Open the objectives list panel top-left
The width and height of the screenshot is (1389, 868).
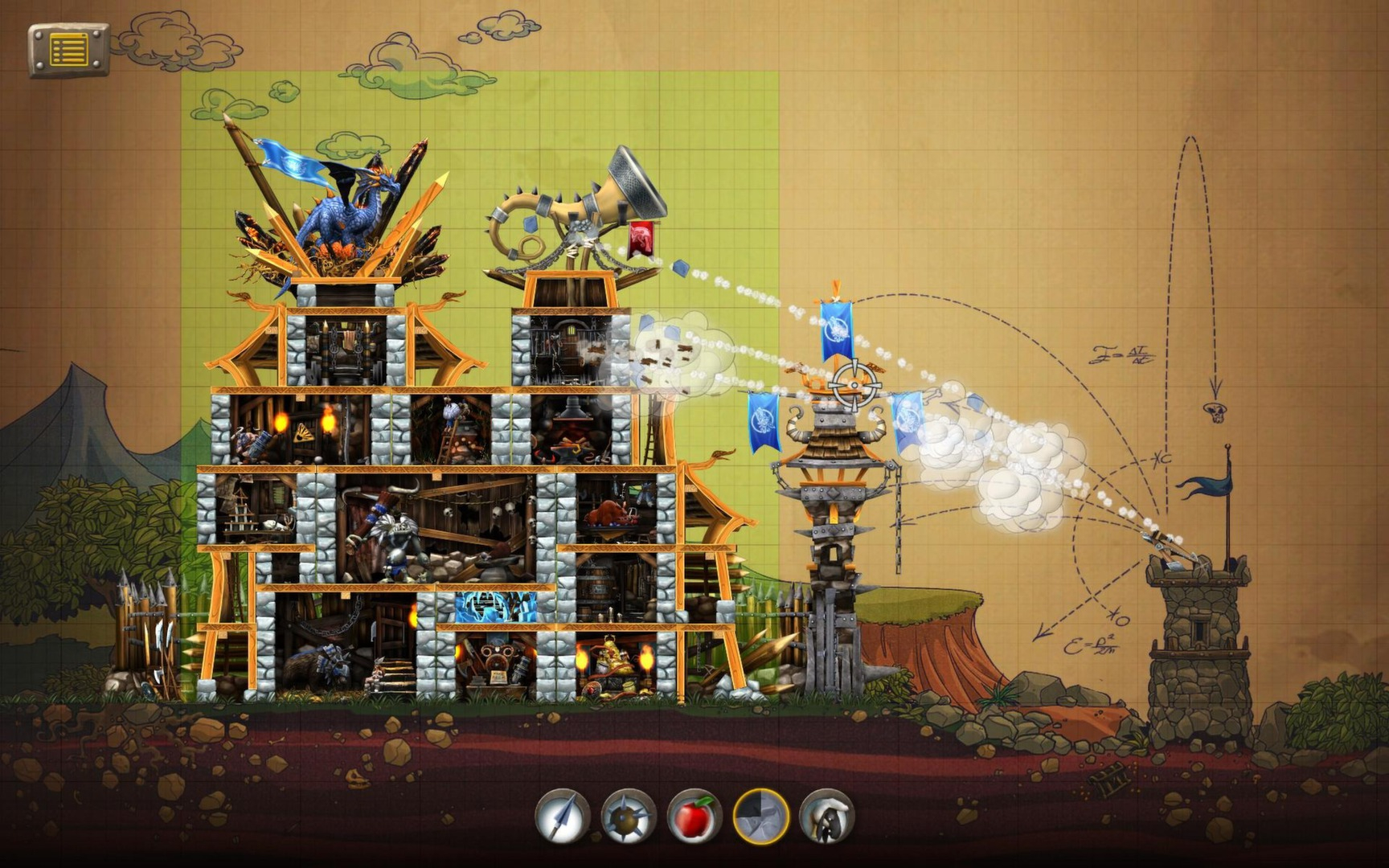click(x=68, y=50)
